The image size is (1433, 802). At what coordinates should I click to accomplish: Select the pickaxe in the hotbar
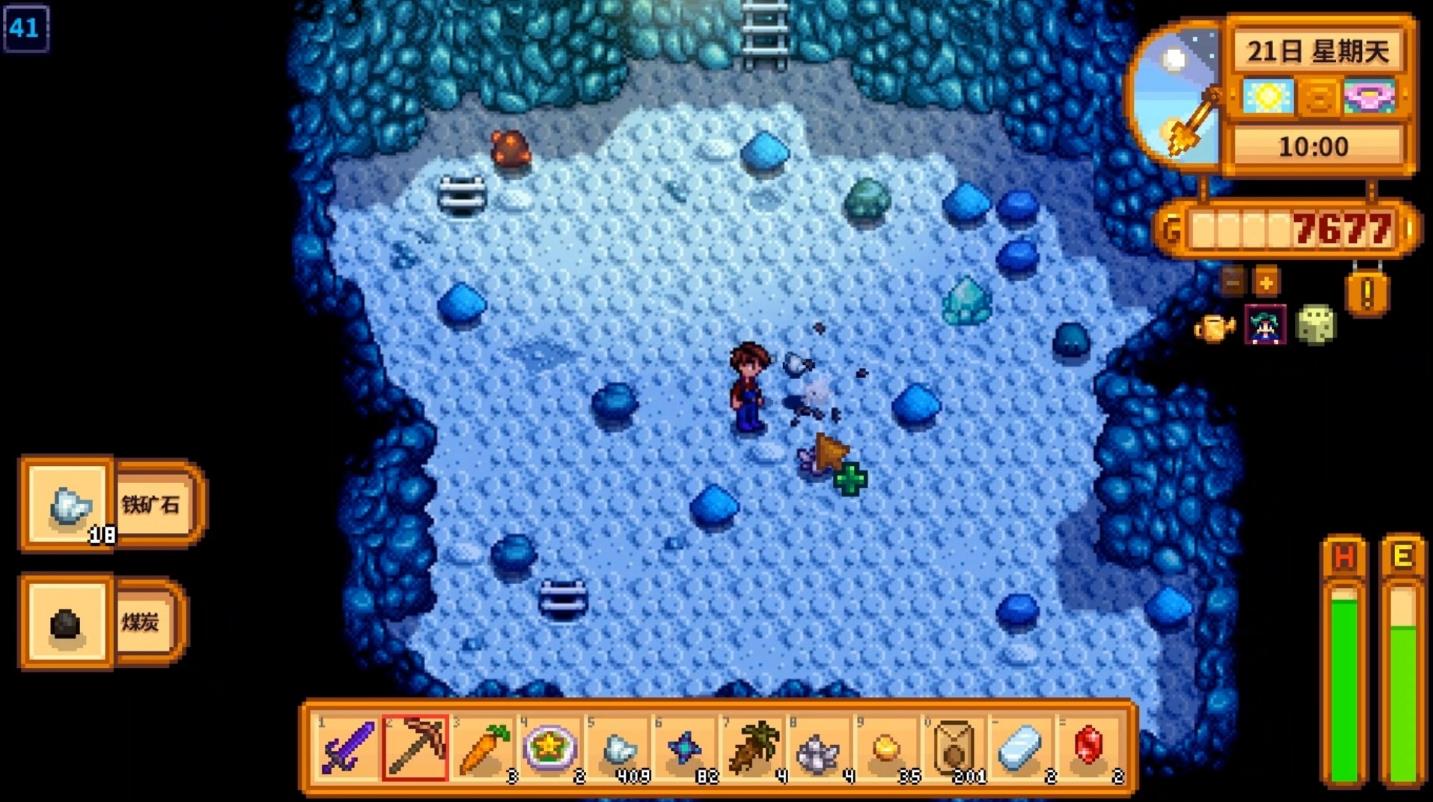[415, 748]
